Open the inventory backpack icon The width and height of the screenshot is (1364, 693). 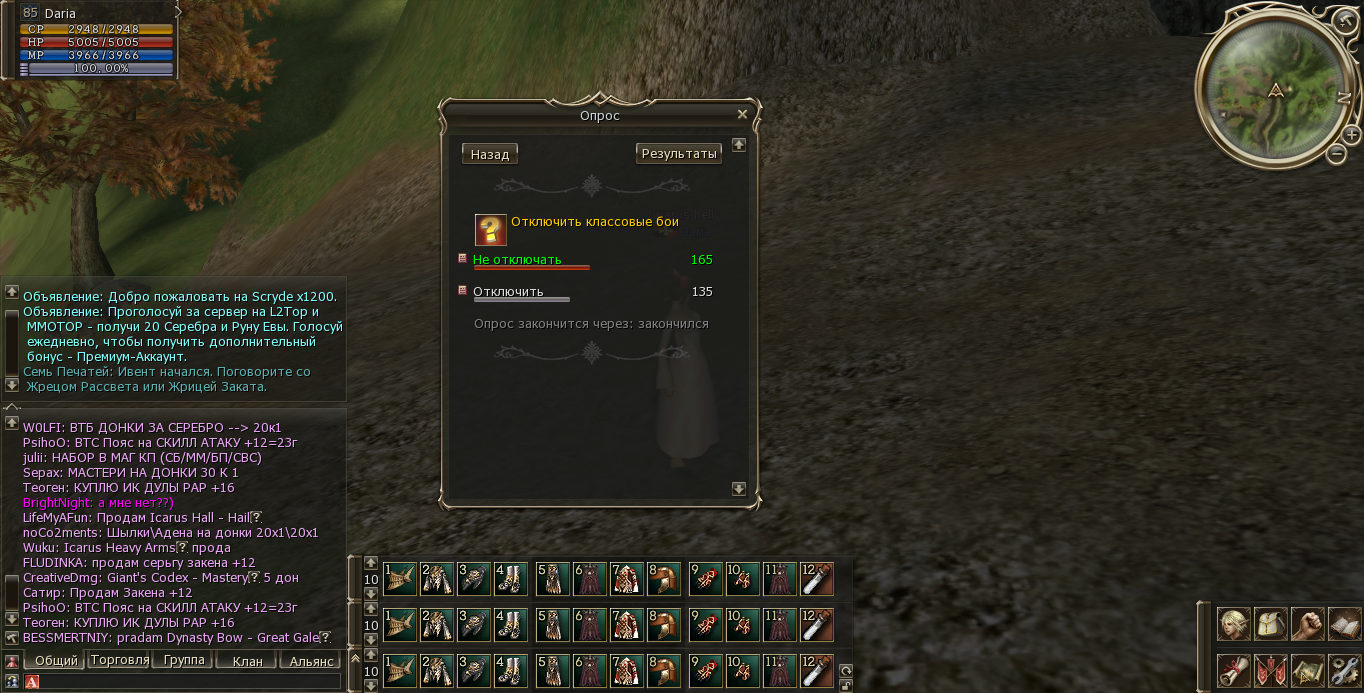pyautogui.click(x=1270, y=624)
